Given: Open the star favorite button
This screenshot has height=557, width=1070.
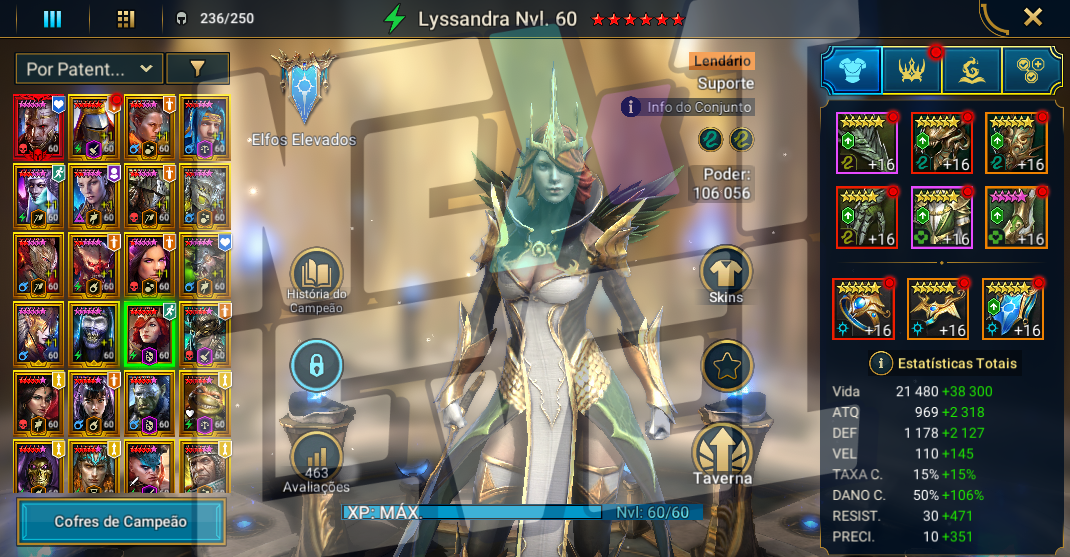Looking at the screenshot, I should coord(727,366).
